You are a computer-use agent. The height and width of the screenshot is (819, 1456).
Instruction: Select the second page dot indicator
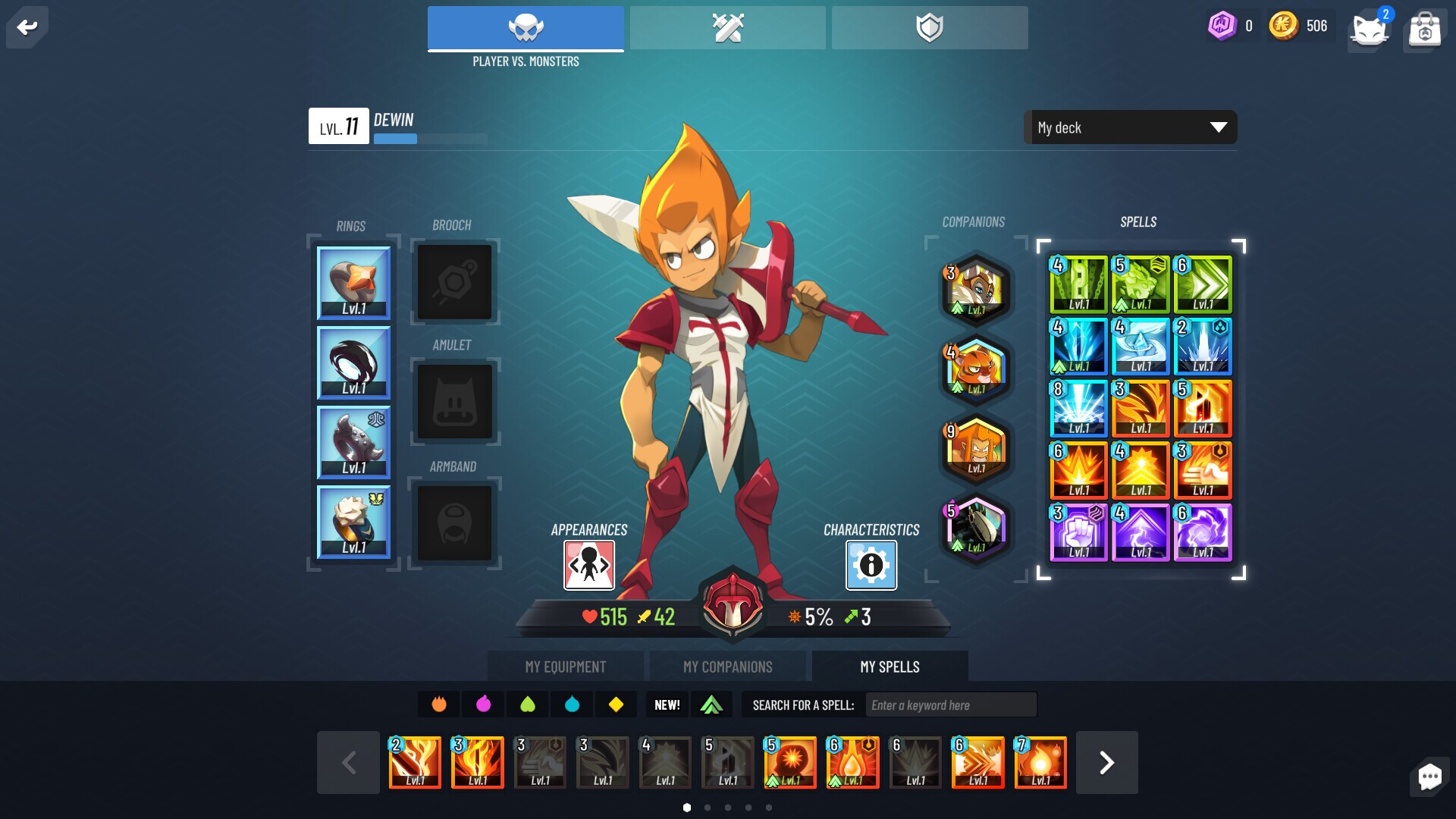click(x=708, y=808)
